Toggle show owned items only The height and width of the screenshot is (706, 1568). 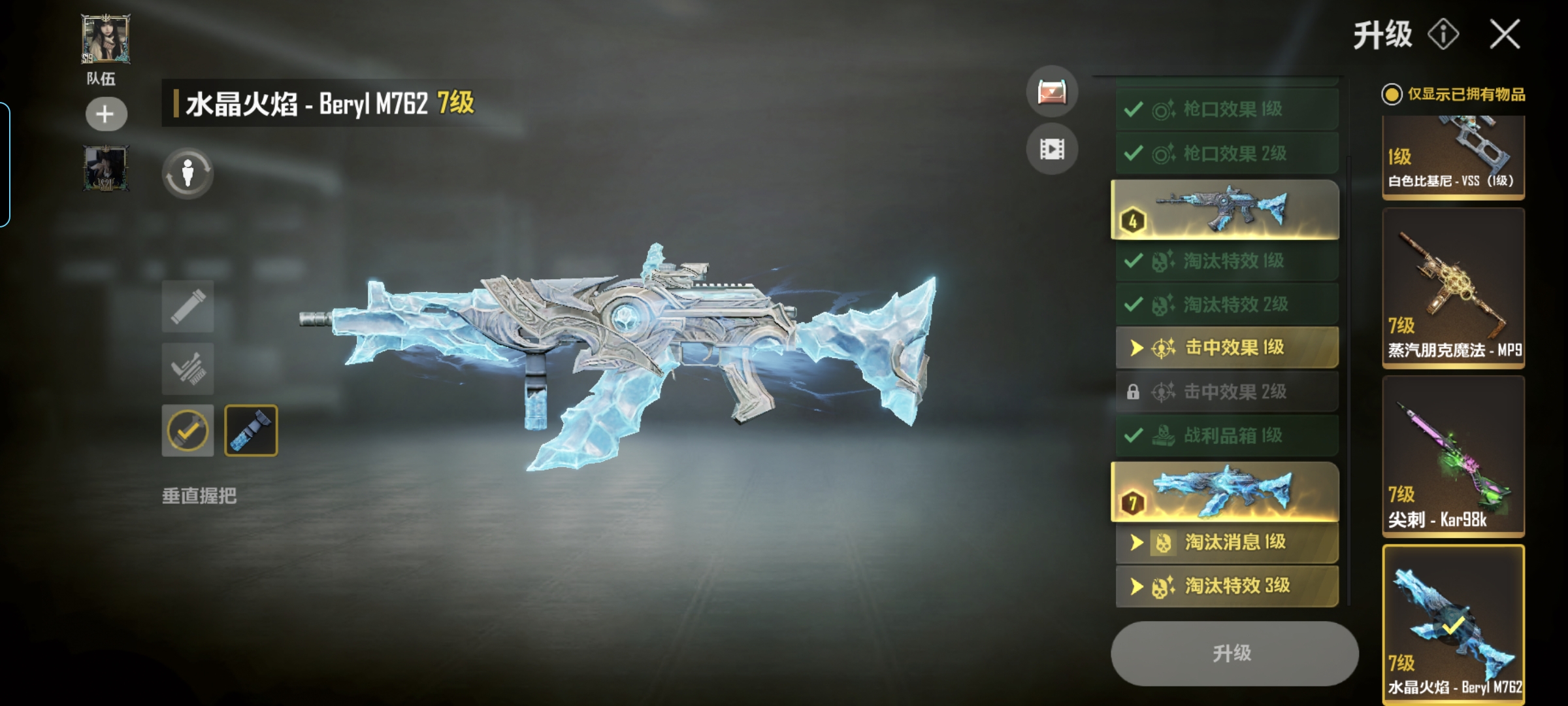[1392, 95]
